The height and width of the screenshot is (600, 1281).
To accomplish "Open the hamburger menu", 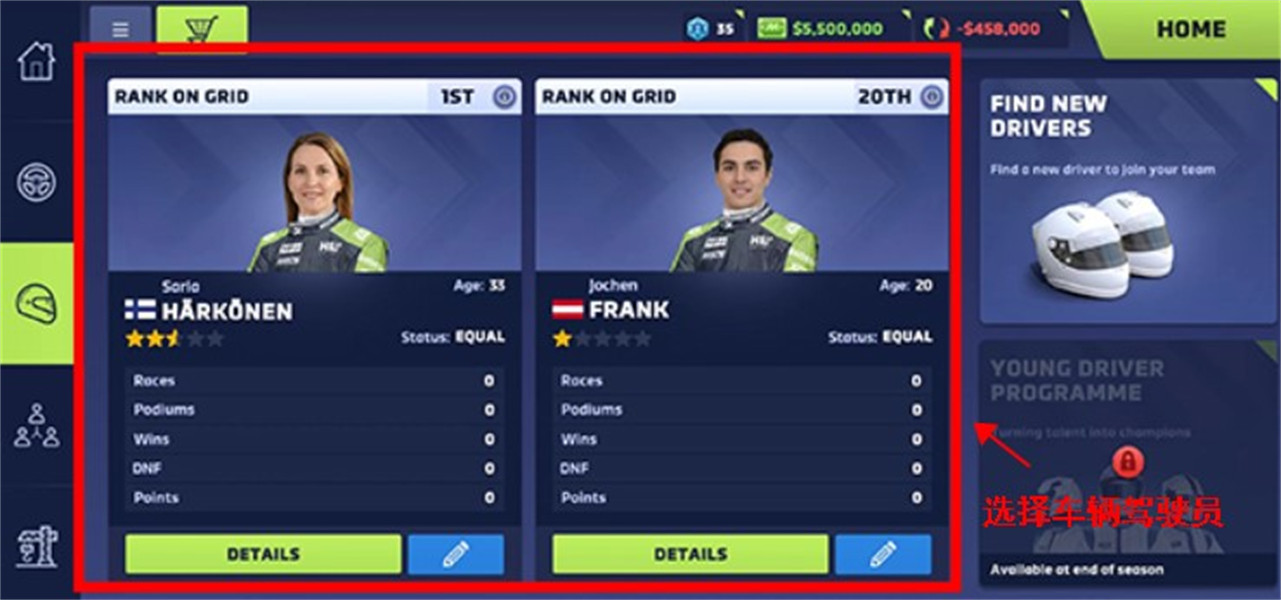I will point(120,30).
